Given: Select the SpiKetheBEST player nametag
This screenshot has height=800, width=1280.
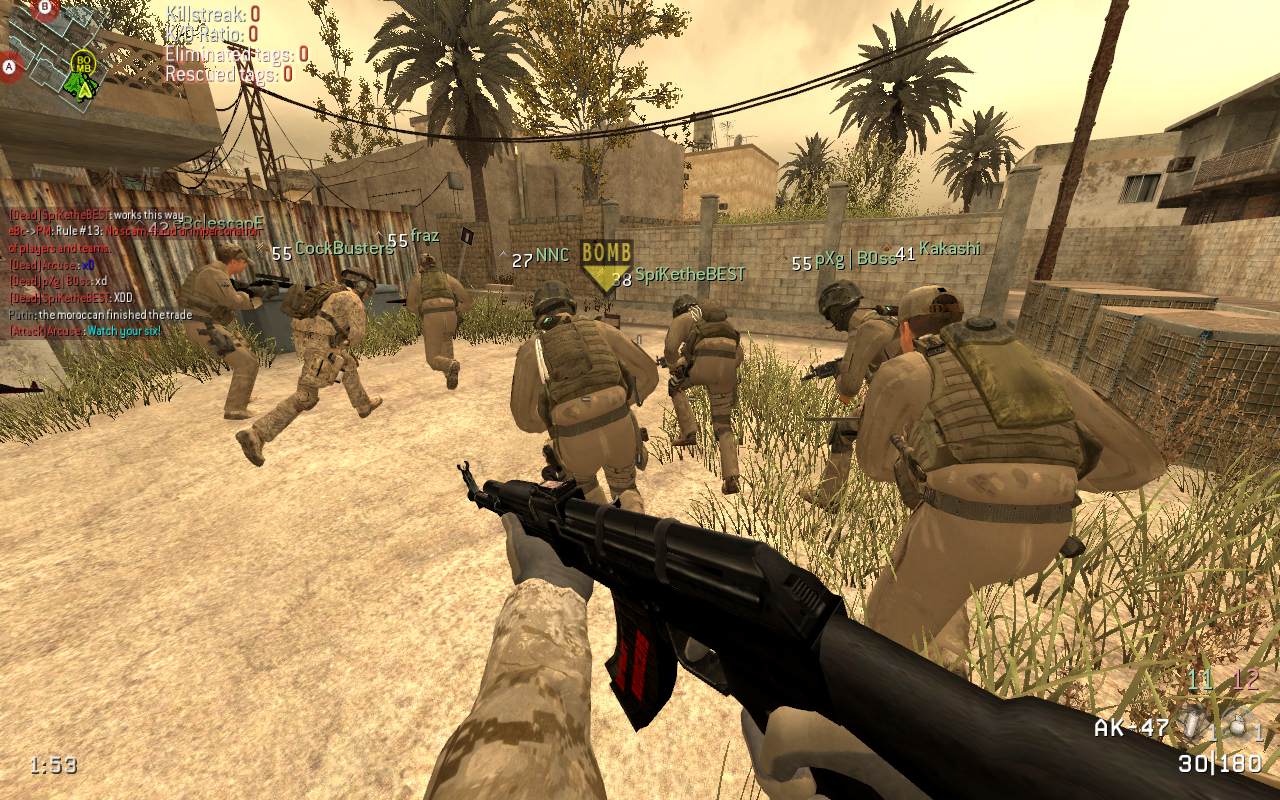Looking at the screenshot, I should pos(690,274).
